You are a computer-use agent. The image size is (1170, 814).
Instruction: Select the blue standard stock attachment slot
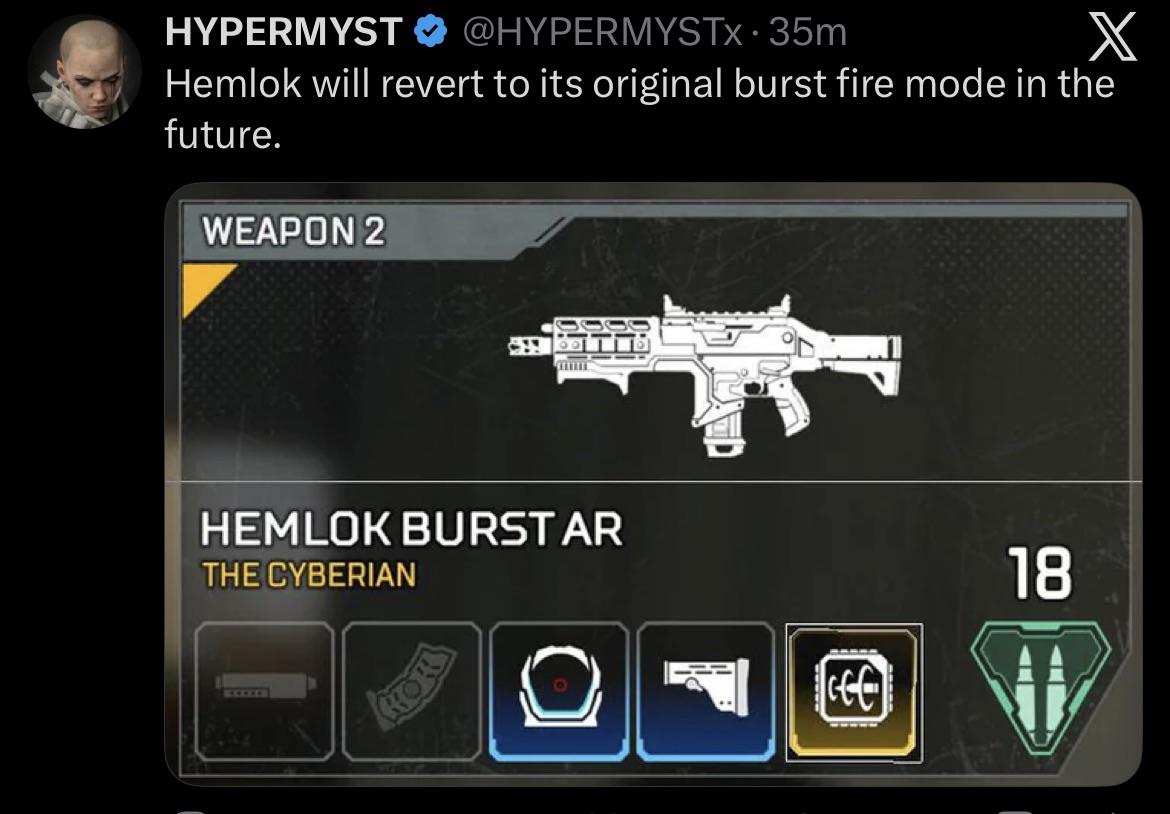coord(706,689)
